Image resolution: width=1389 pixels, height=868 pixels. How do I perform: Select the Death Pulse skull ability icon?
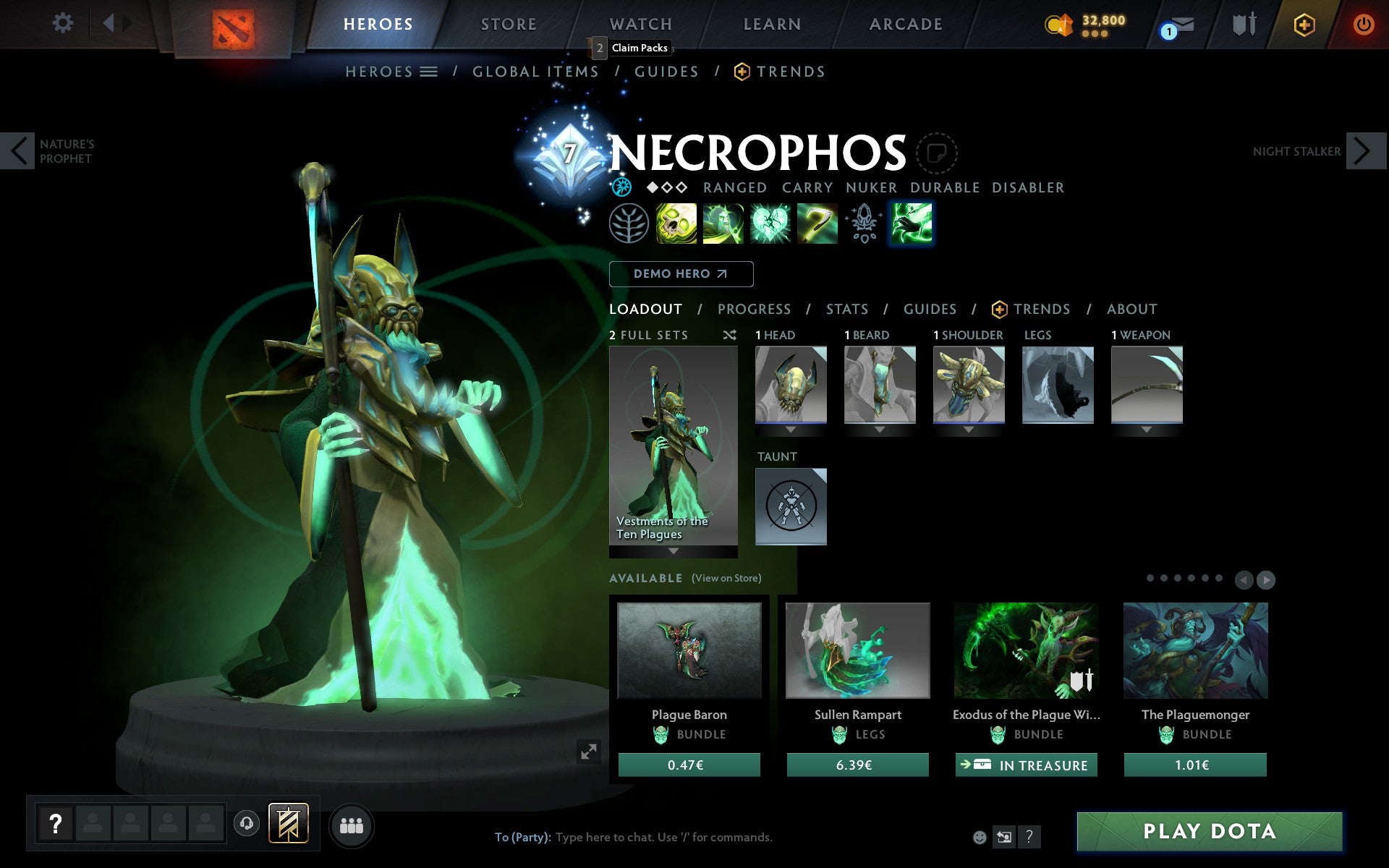point(676,224)
